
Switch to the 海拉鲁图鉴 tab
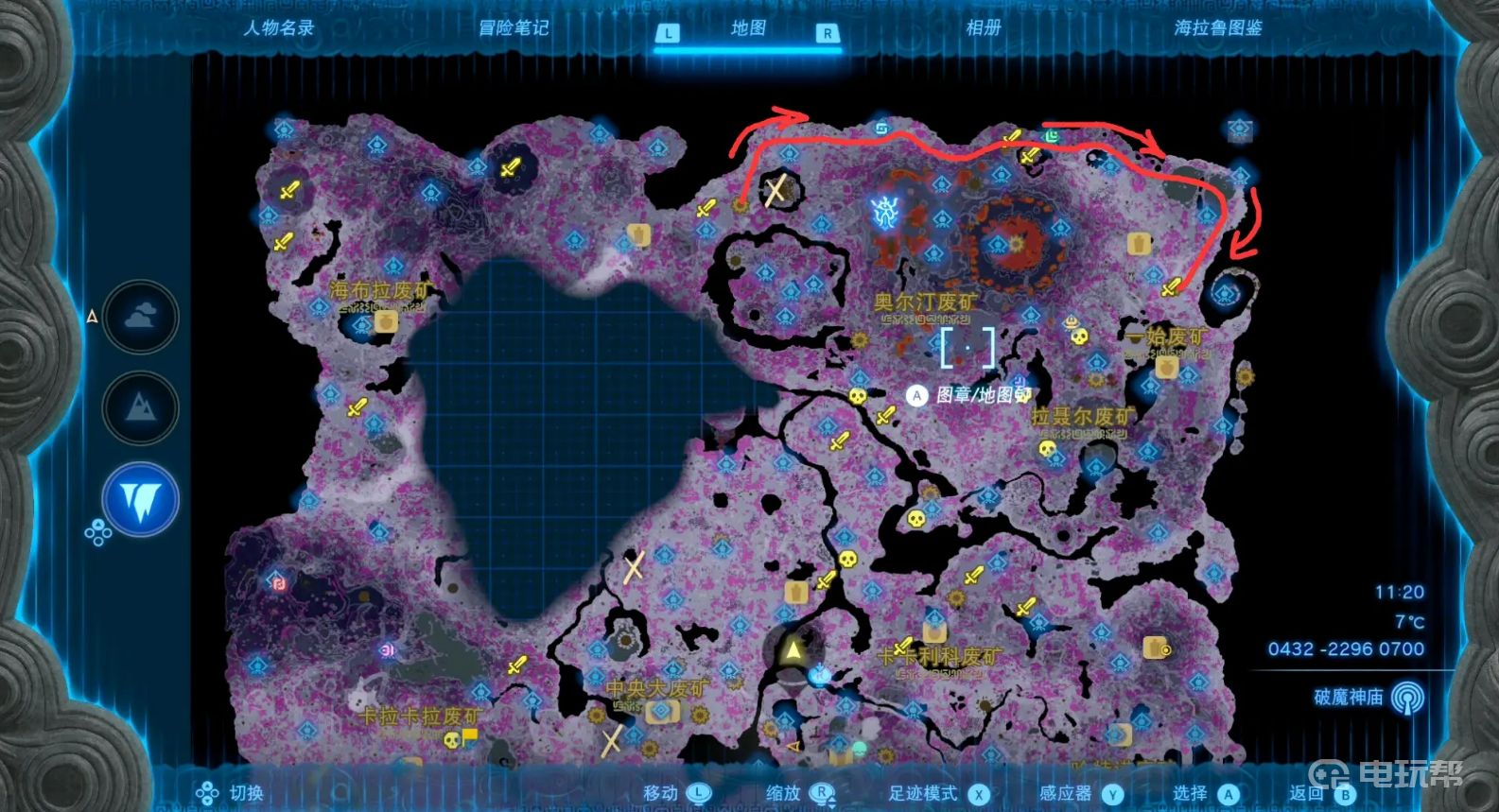1218,28
